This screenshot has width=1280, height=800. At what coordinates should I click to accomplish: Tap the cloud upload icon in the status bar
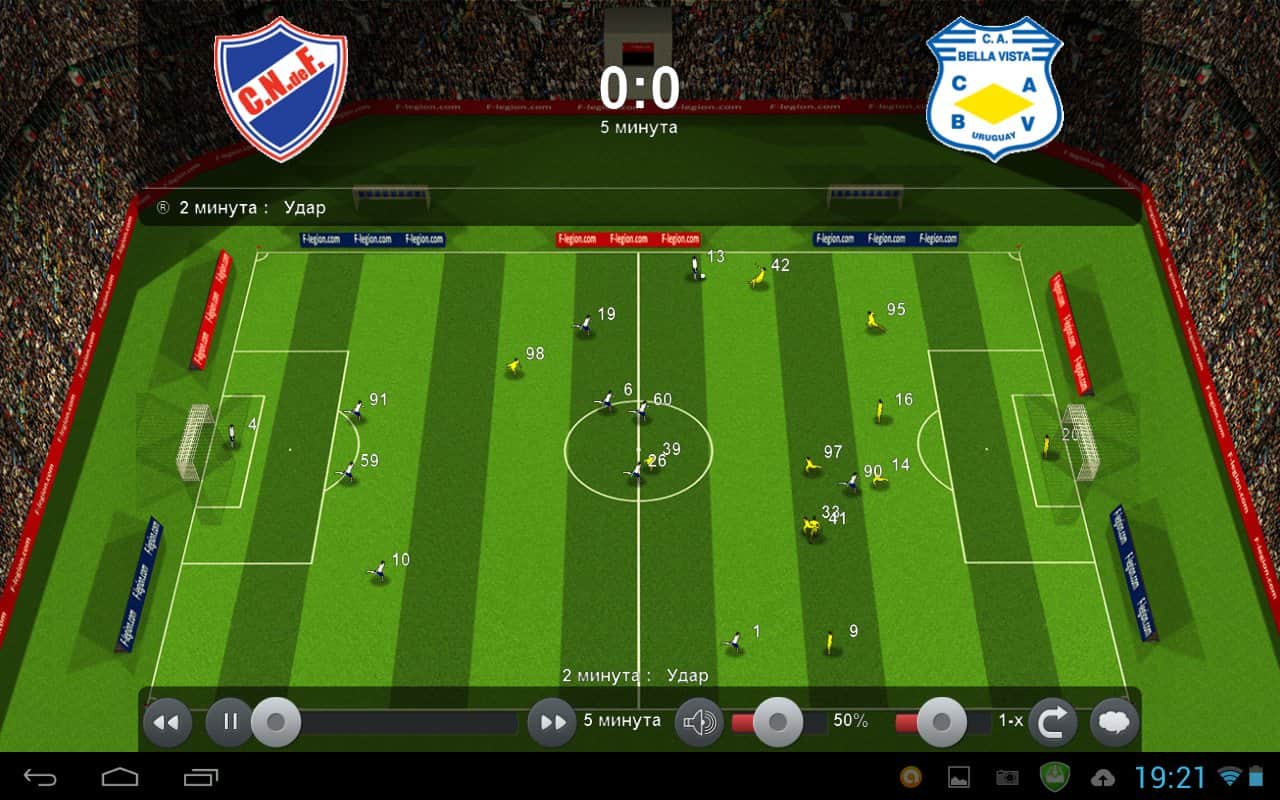click(x=1101, y=775)
